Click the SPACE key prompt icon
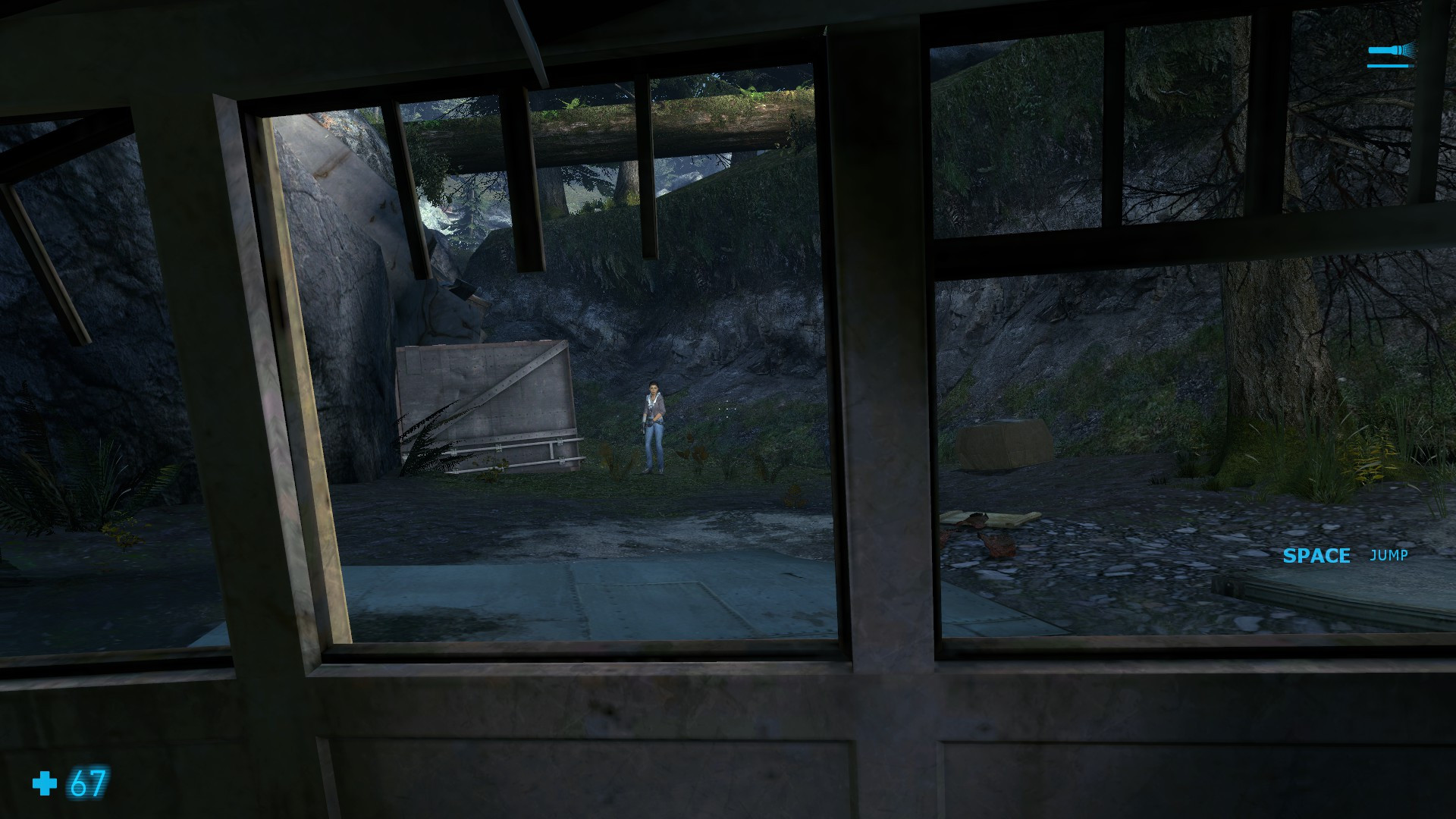This screenshot has width=1456, height=819. tap(1316, 556)
